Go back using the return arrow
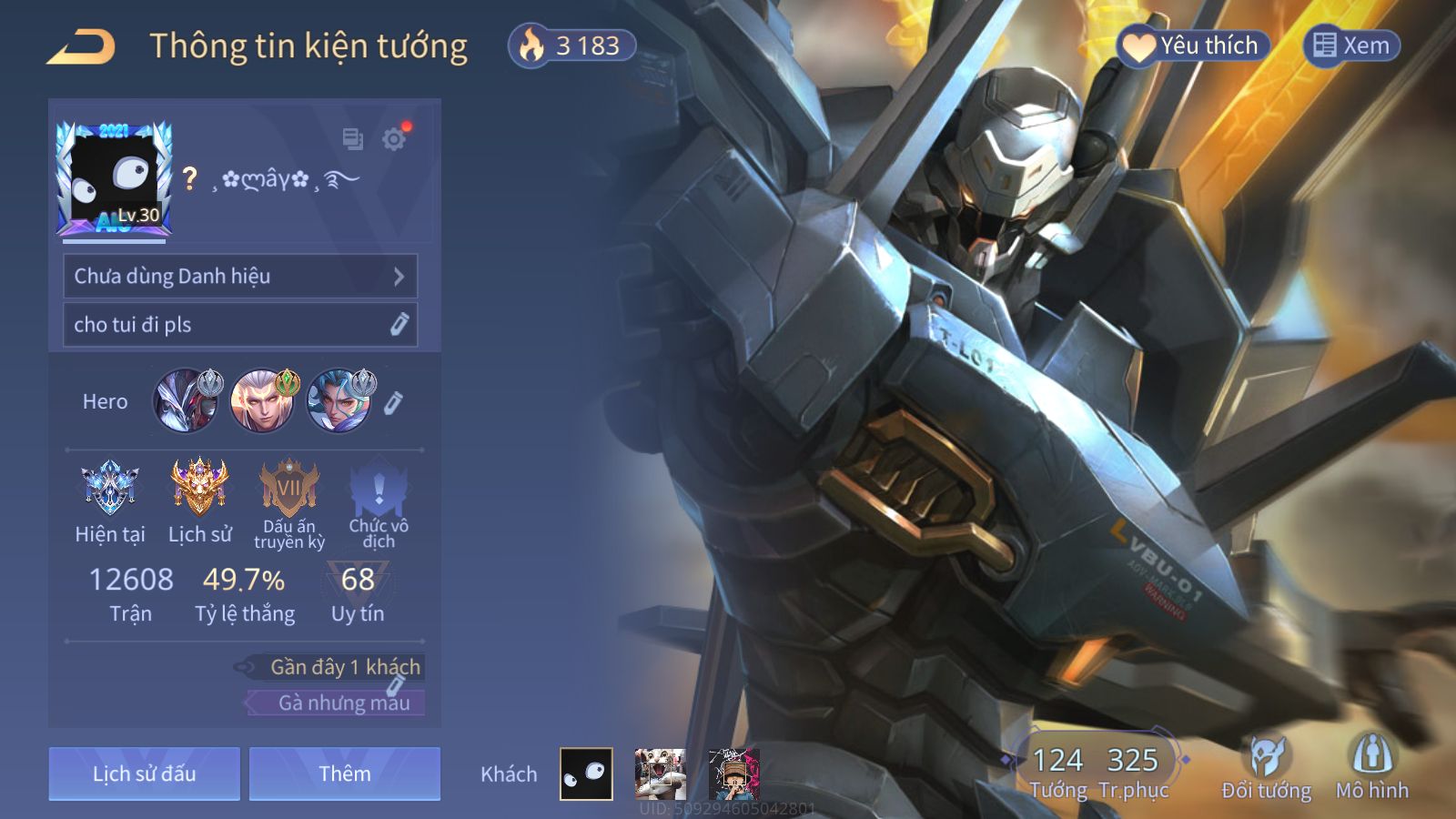 click(x=81, y=46)
